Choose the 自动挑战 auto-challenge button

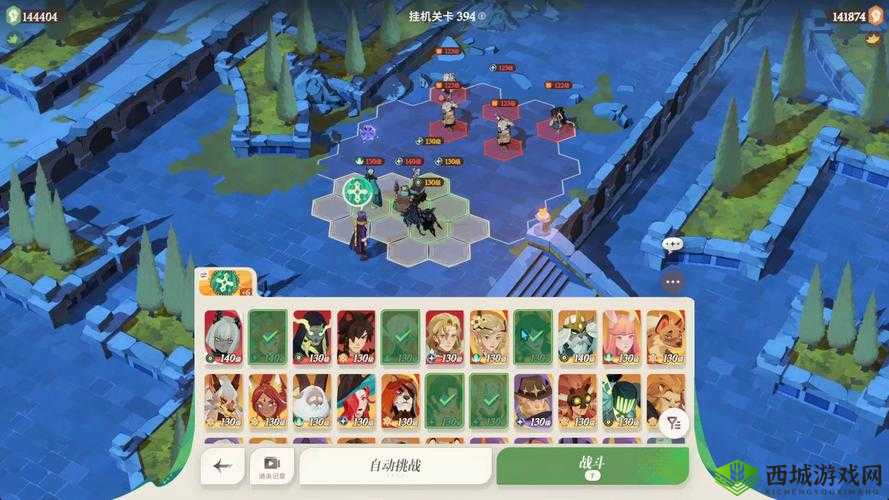395,465
